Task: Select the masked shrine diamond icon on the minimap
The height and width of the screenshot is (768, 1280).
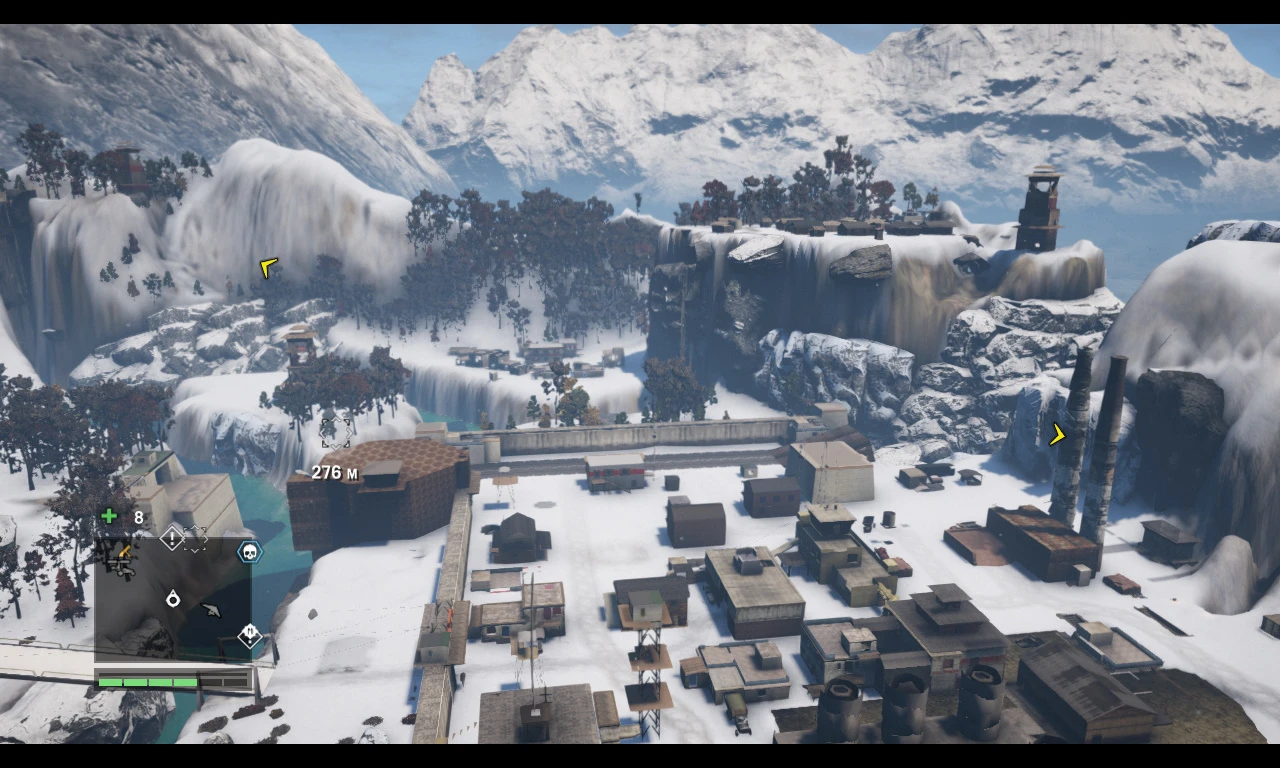Action: pyautogui.click(x=250, y=634)
